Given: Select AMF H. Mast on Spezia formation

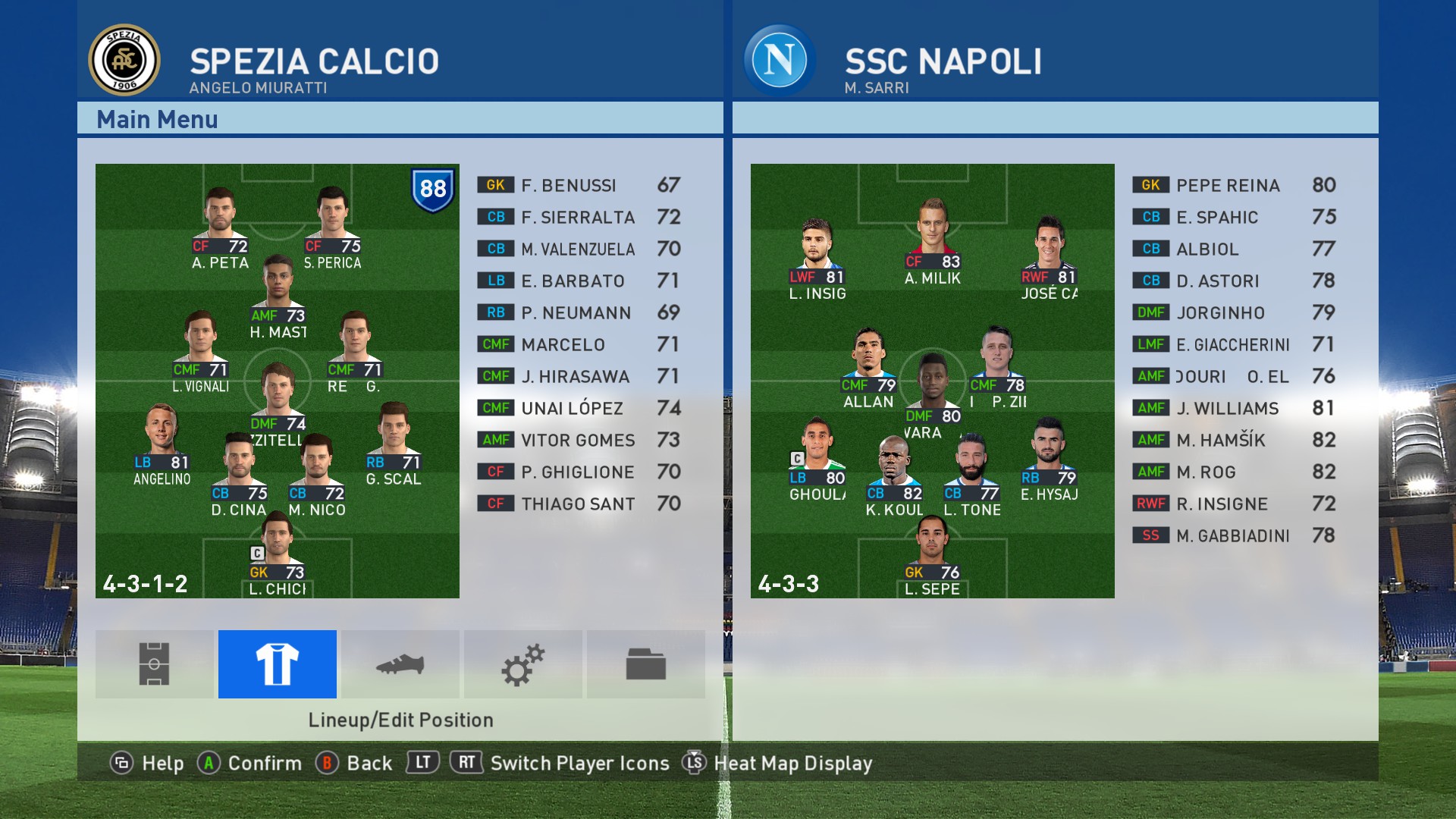Looking at the screenshot, I should click(278, 297).
